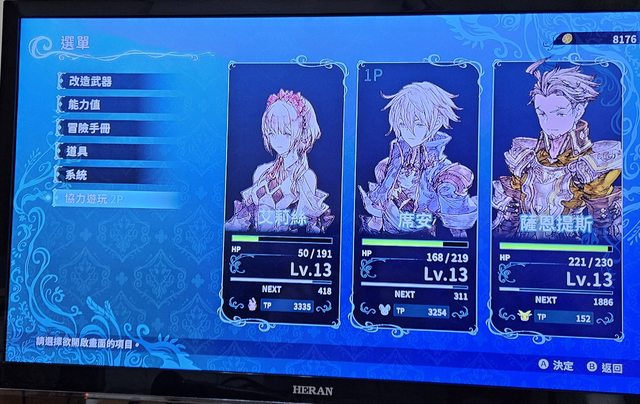Choose the 席安 1P character card
Viewport: 640px width, 404px height.
pyautogui.click(x=417, y=190)
